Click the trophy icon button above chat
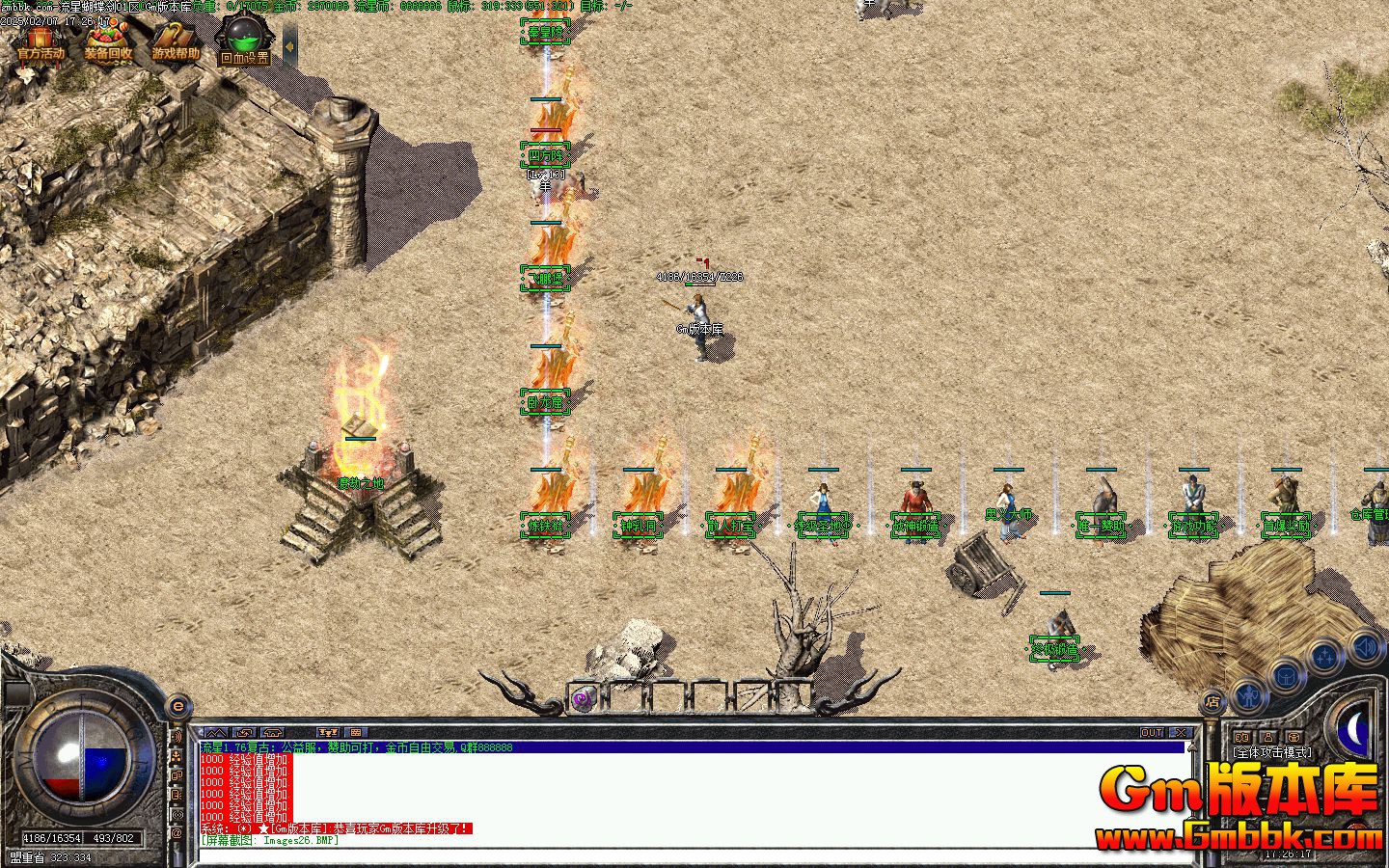The image size is (1389, 868). coord(328,733)
